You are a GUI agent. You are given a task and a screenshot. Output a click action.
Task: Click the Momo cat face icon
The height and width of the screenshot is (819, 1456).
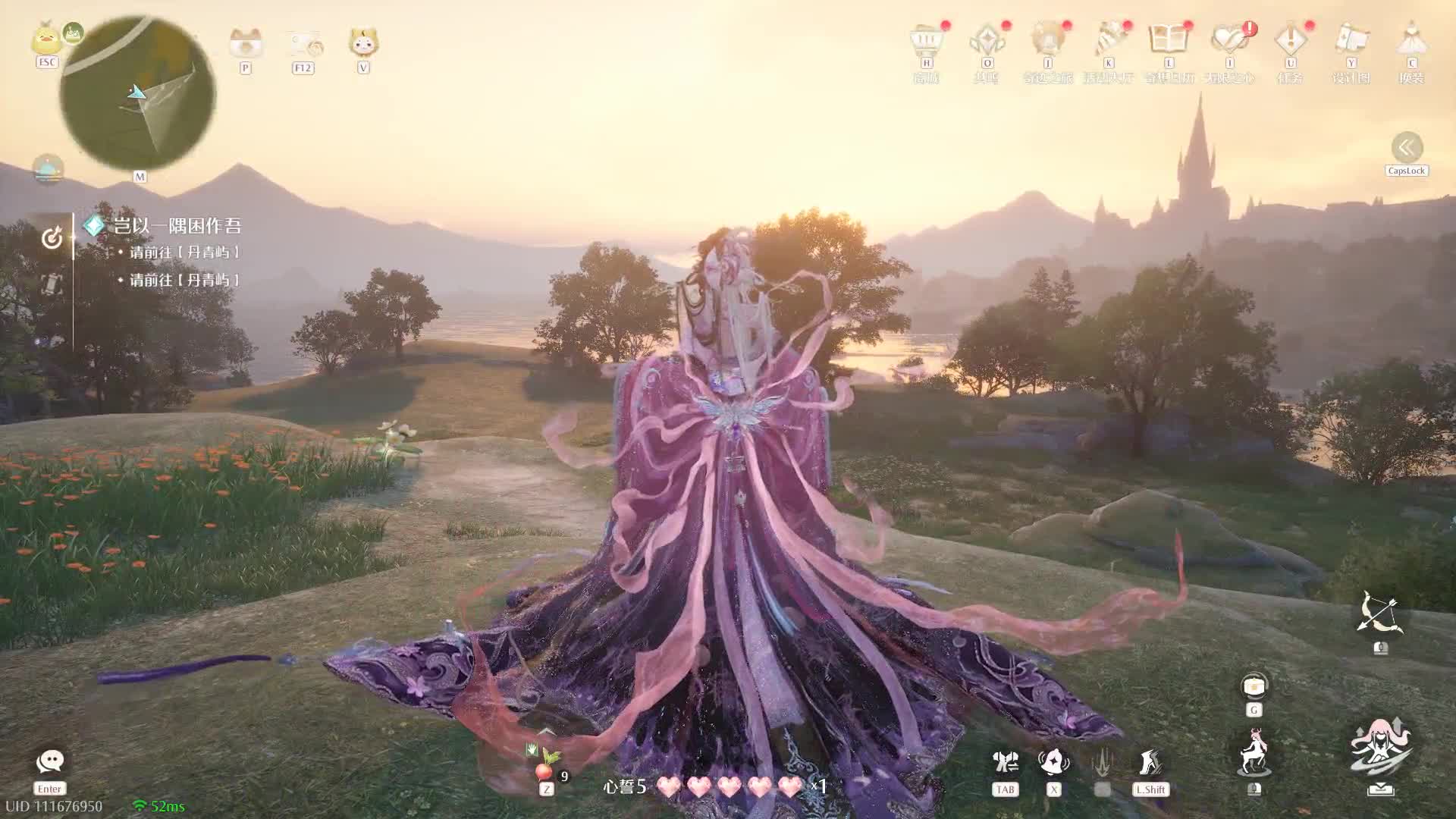coord(363,42)
